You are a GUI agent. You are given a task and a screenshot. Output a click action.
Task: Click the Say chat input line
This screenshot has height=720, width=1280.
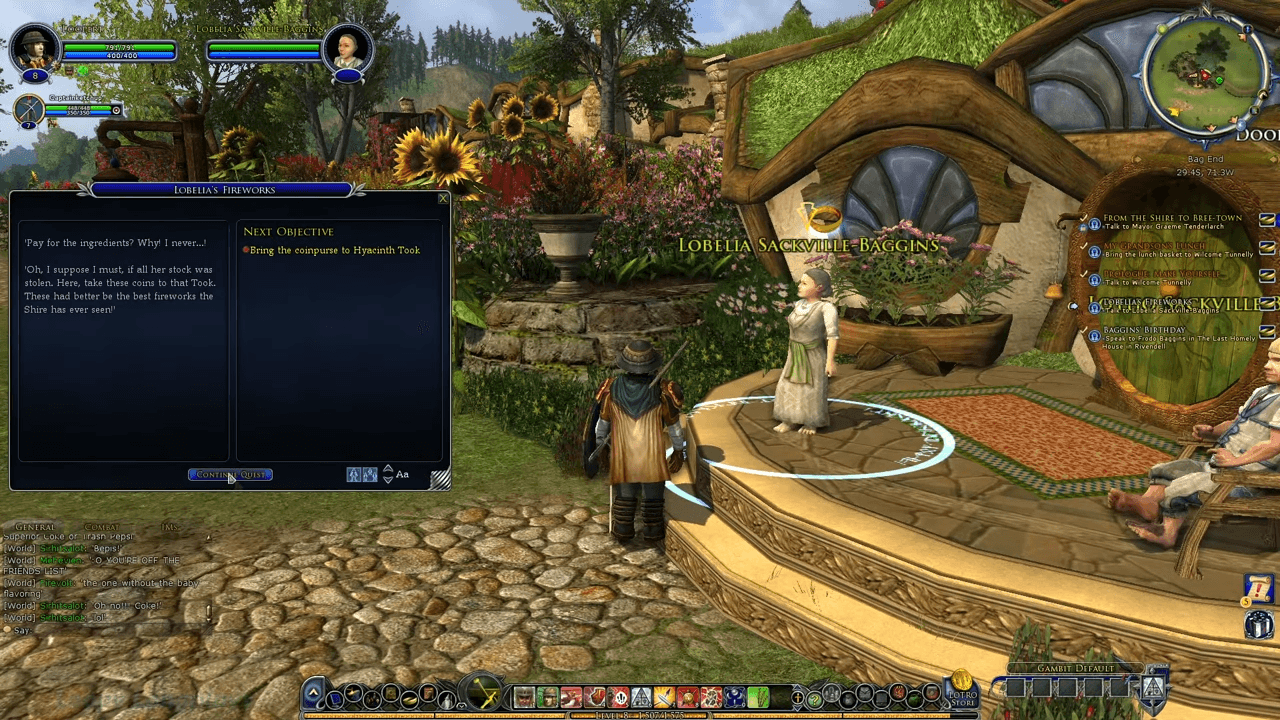100,631
